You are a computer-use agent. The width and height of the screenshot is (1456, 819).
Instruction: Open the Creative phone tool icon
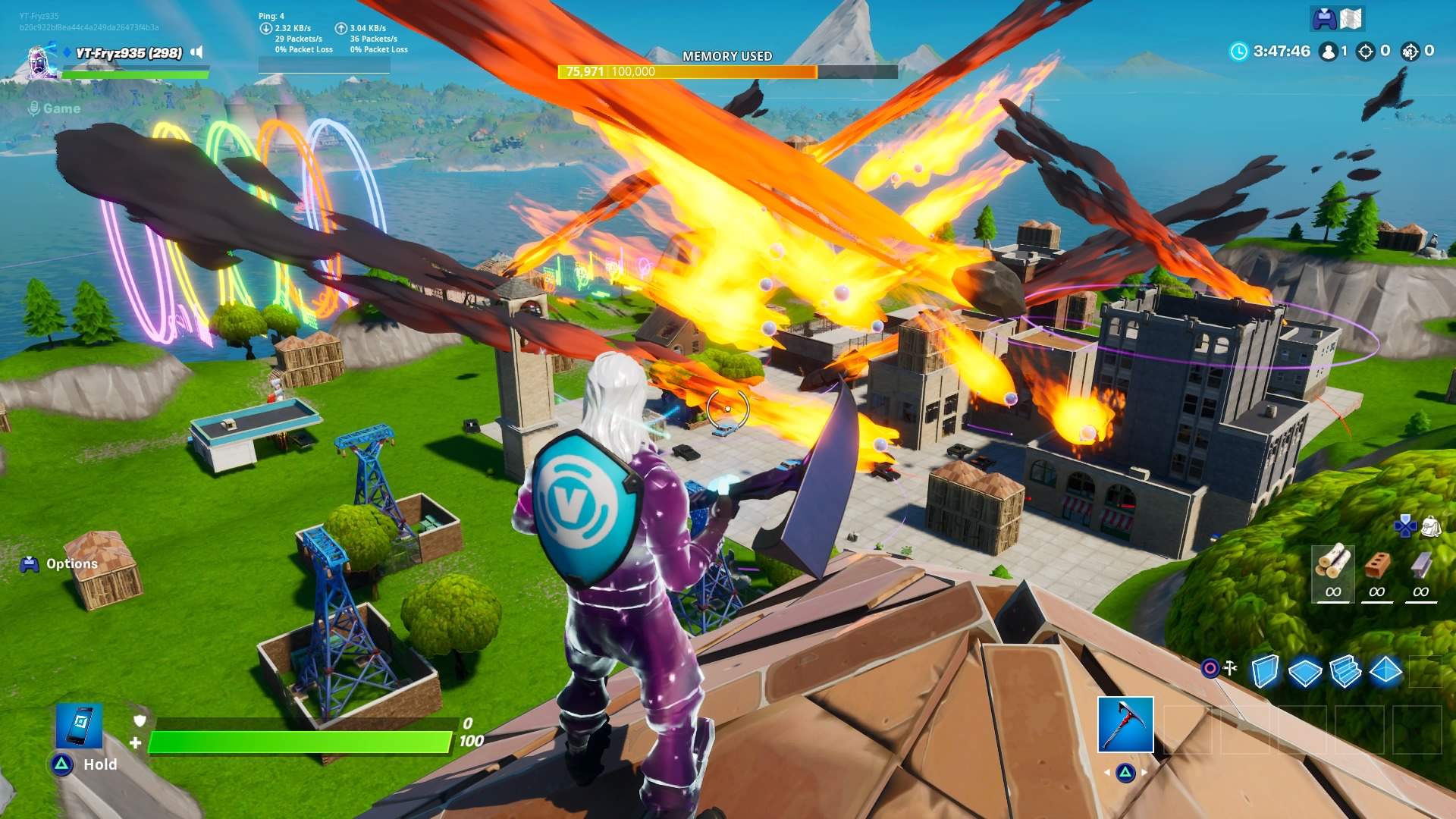click(79, 725)
